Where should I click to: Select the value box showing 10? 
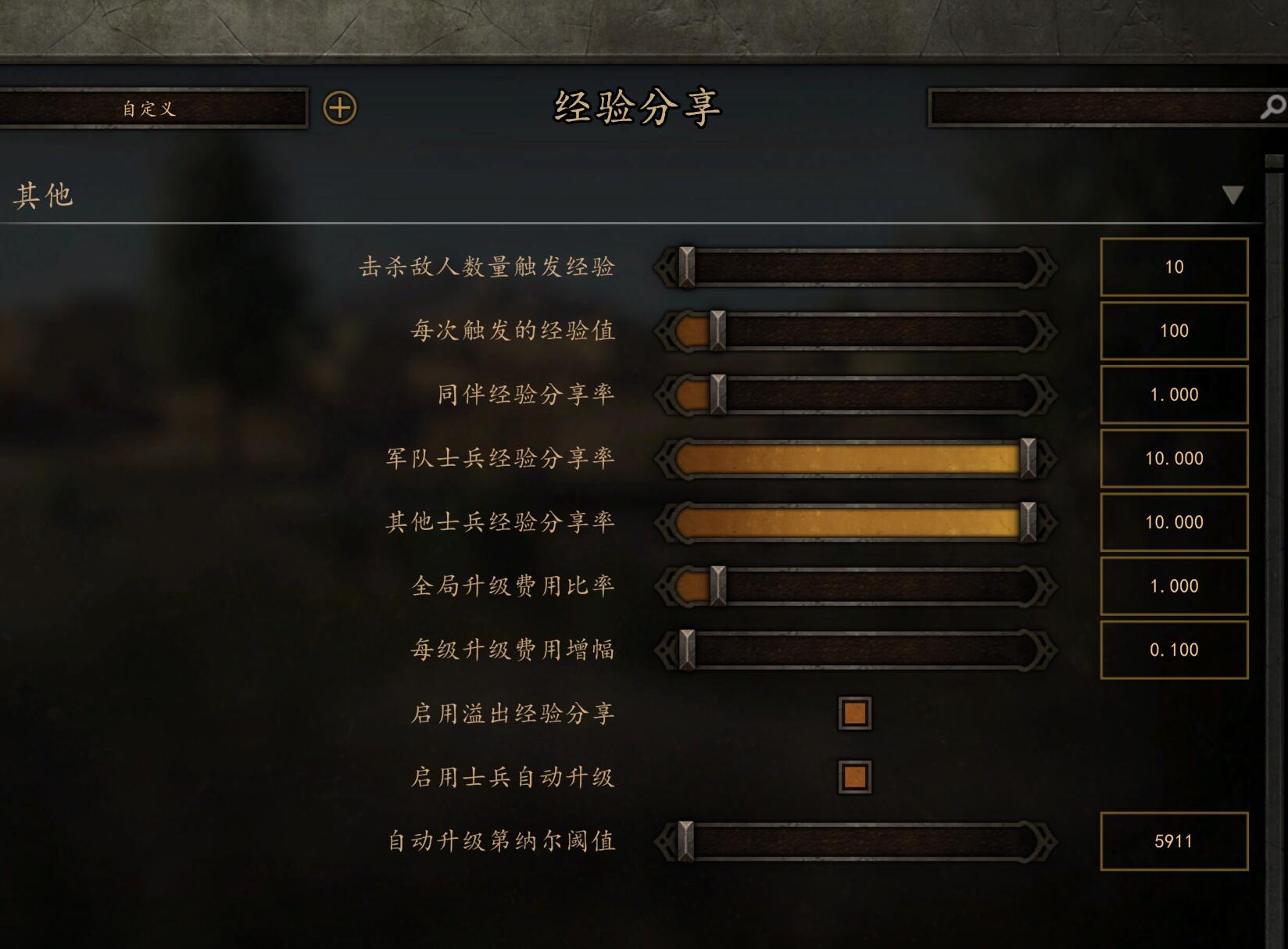click(1173, 267)
